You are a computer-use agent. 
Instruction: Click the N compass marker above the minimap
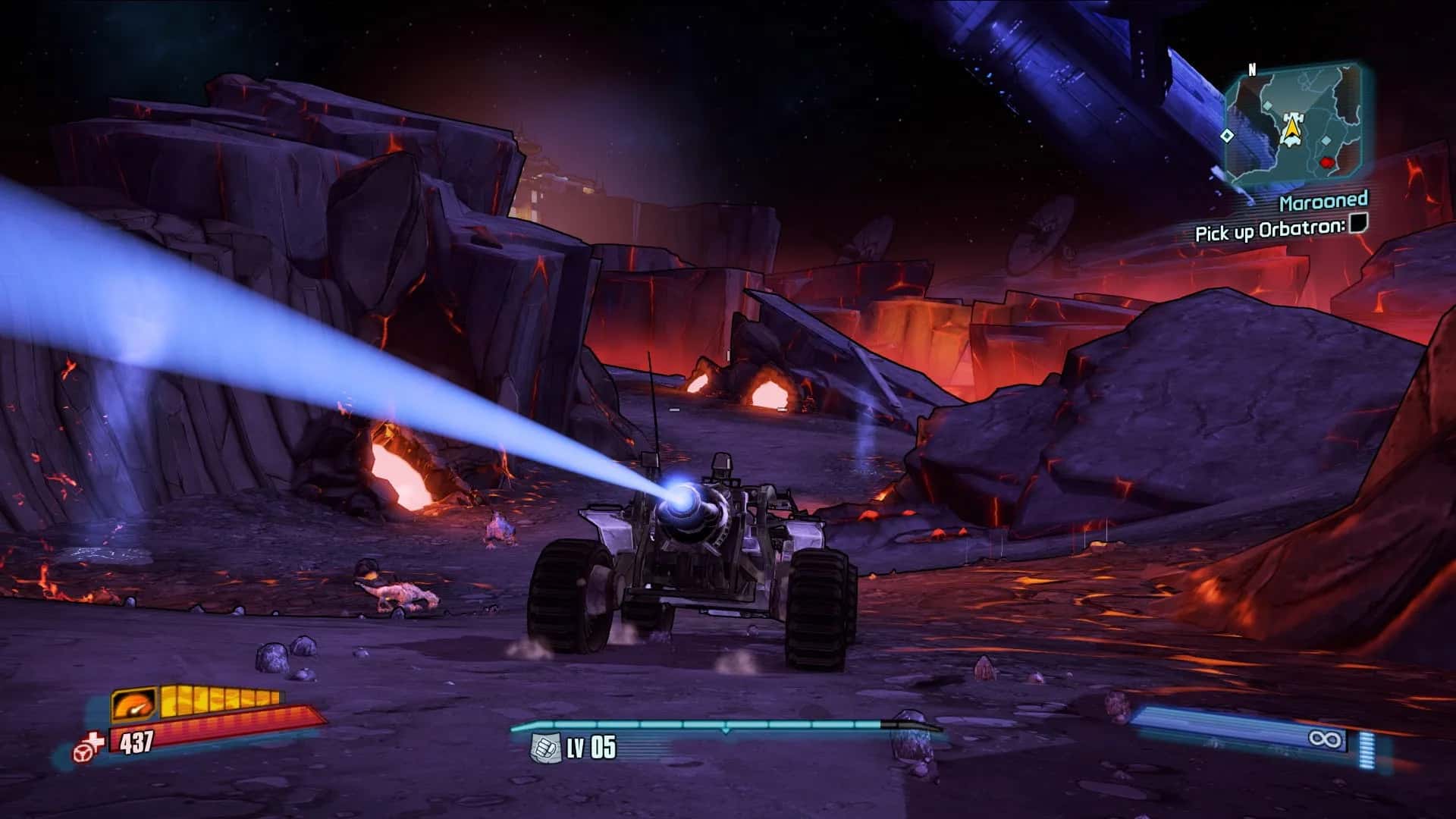tap(1252, 69)
